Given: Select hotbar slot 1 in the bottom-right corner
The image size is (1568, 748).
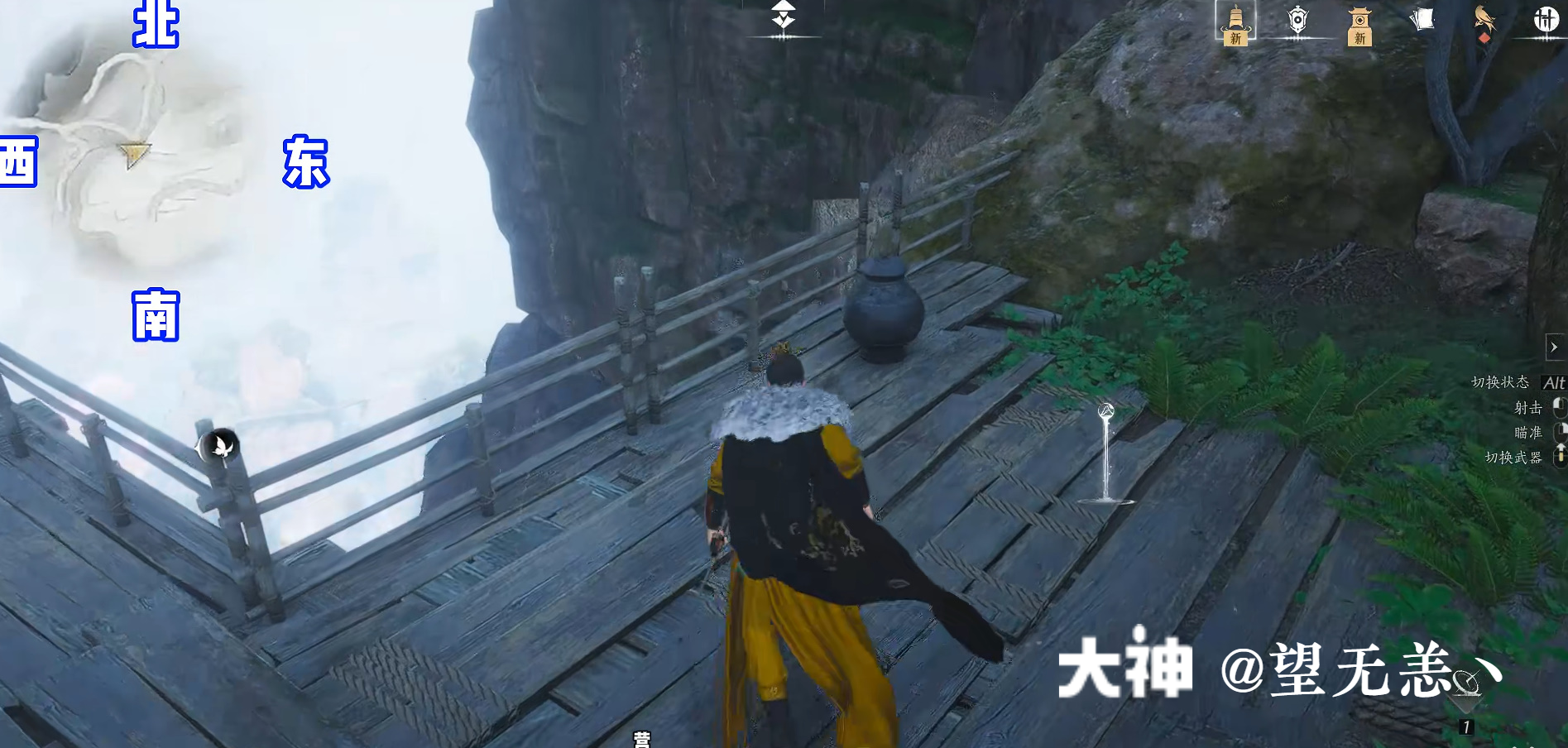Looking at the screenshot, I should 1466,727.
